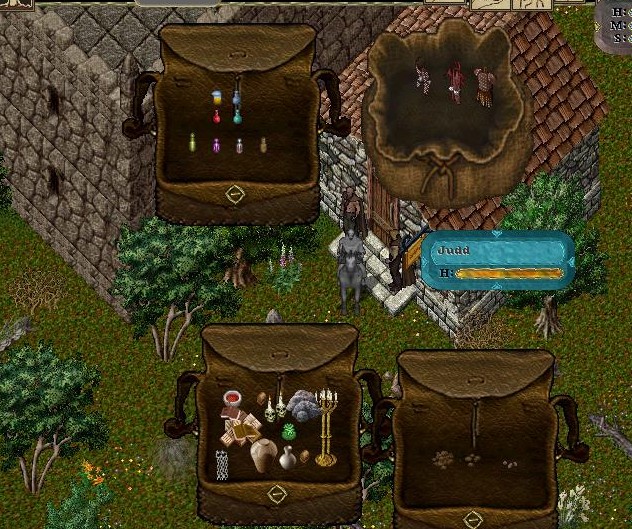Choose the grey ore pile
The width and height of the screenshot is (632, 529).
304,405
